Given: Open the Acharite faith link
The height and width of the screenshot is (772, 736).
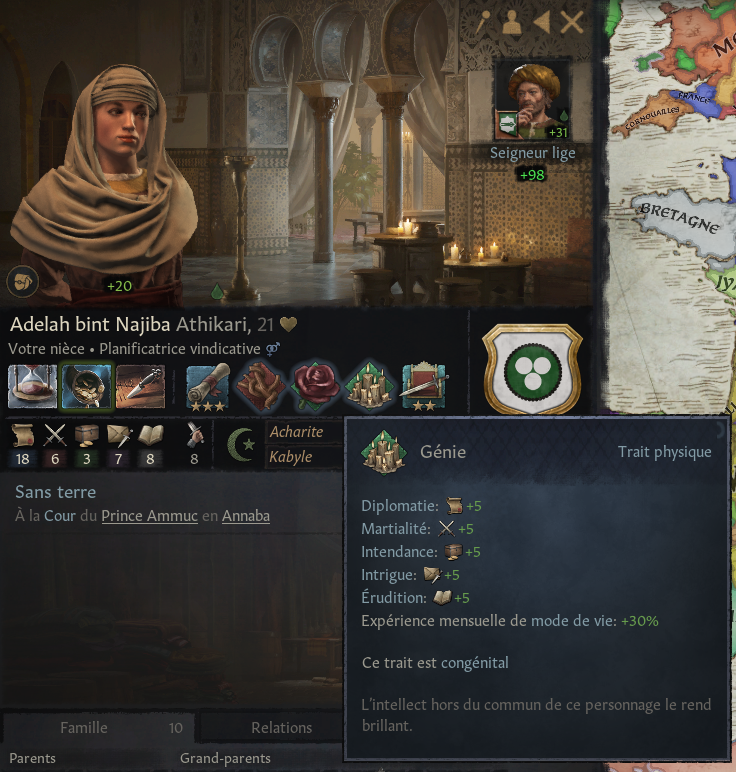Looking at the screenshot, I should [296, 432].
